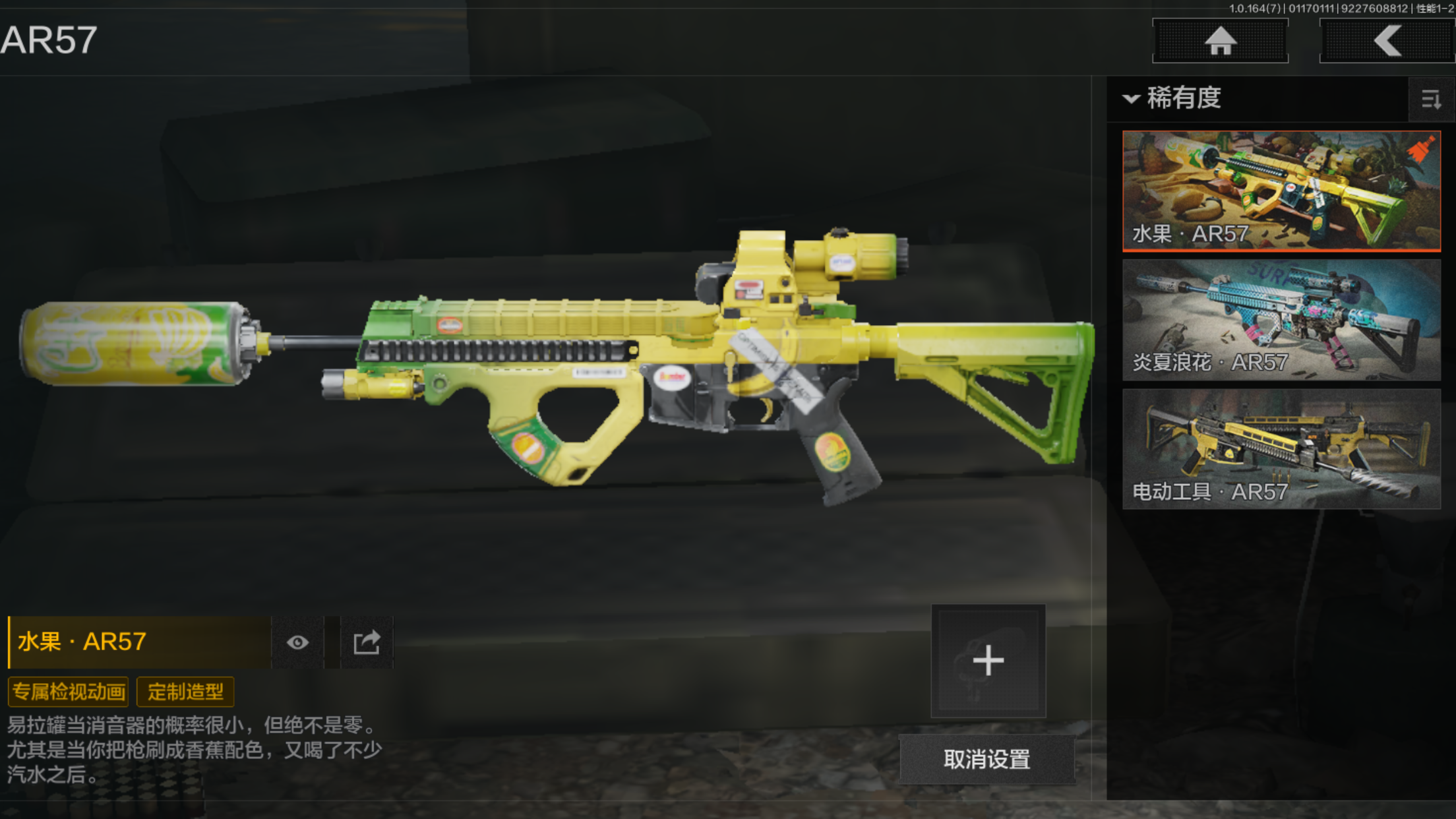This screenshot has width=1456, height=819.
Task: Show the 定制造型 tag details
Action: tap(185, 692)
